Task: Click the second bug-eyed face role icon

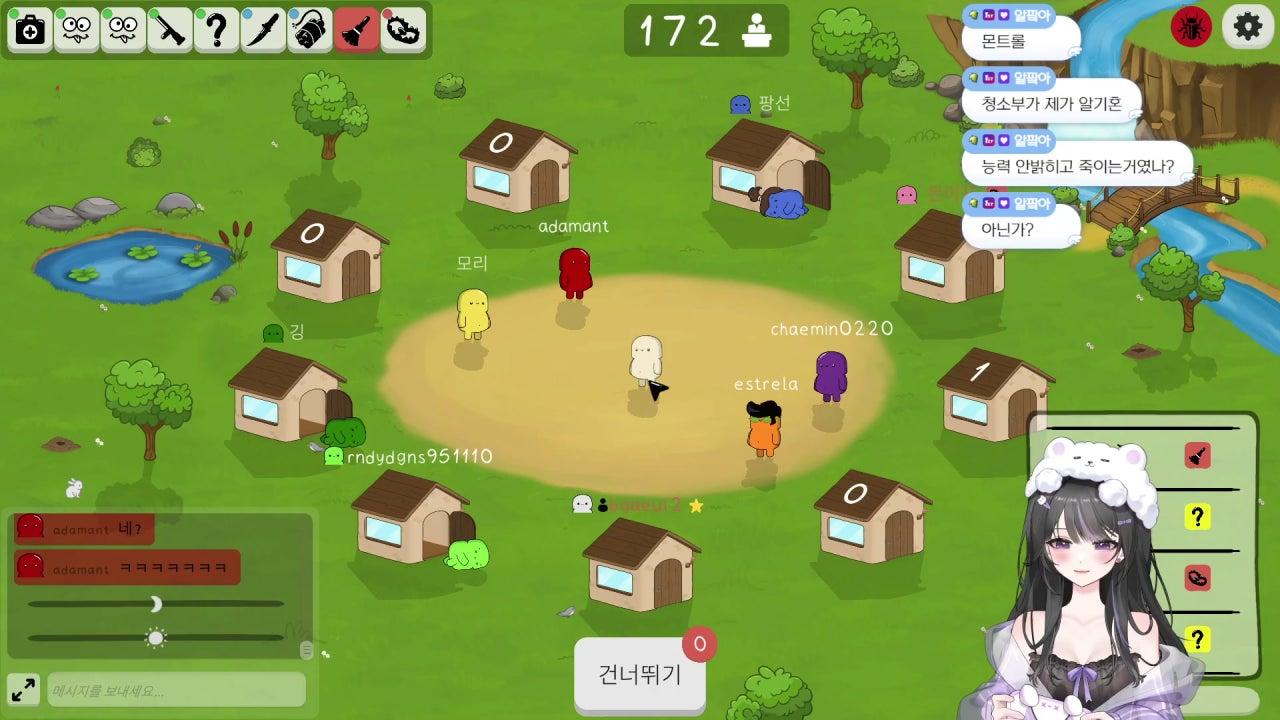Action: click(123, 31)
